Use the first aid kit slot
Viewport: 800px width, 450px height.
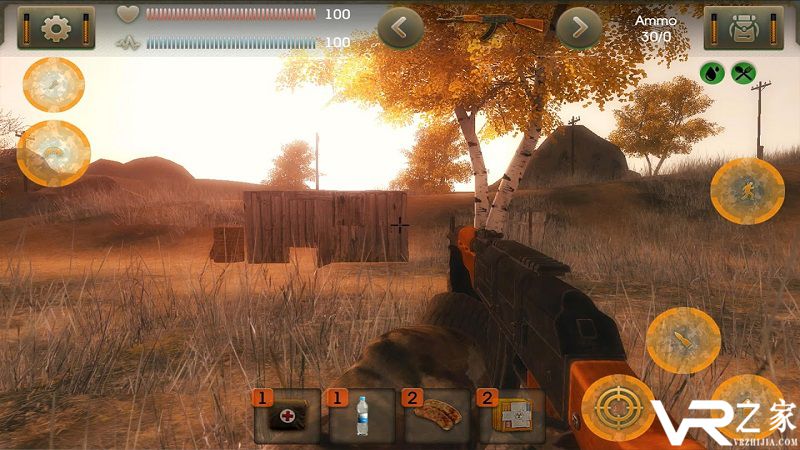pos(288,416)
